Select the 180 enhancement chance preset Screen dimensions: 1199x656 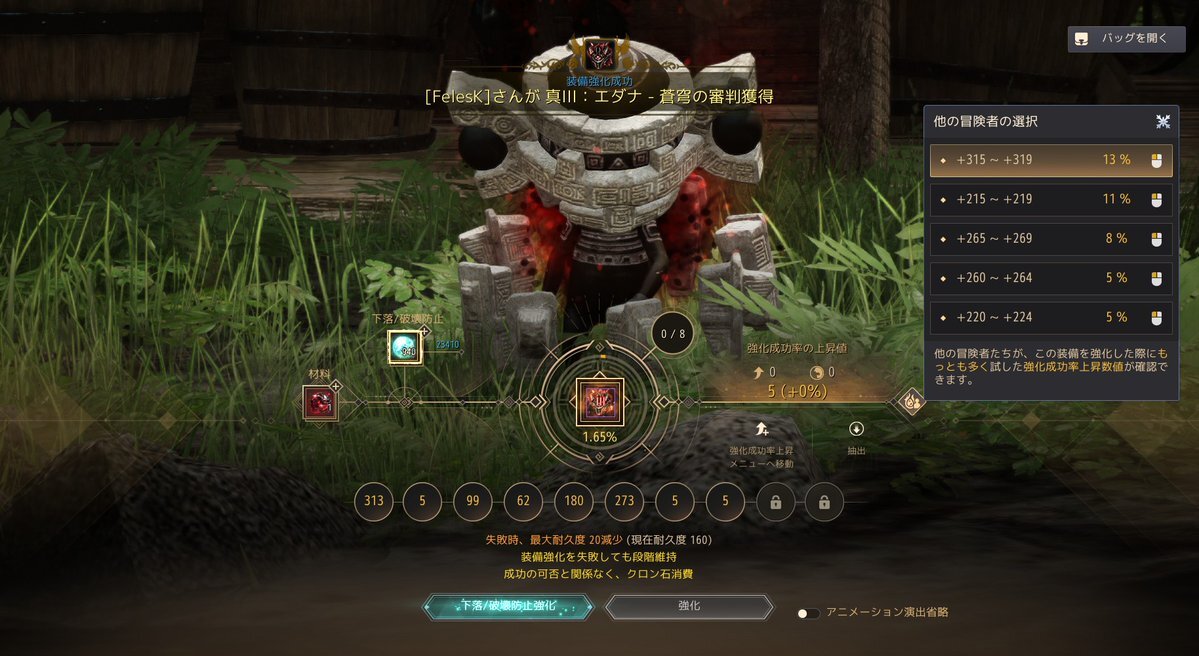(x=574, y=502)
